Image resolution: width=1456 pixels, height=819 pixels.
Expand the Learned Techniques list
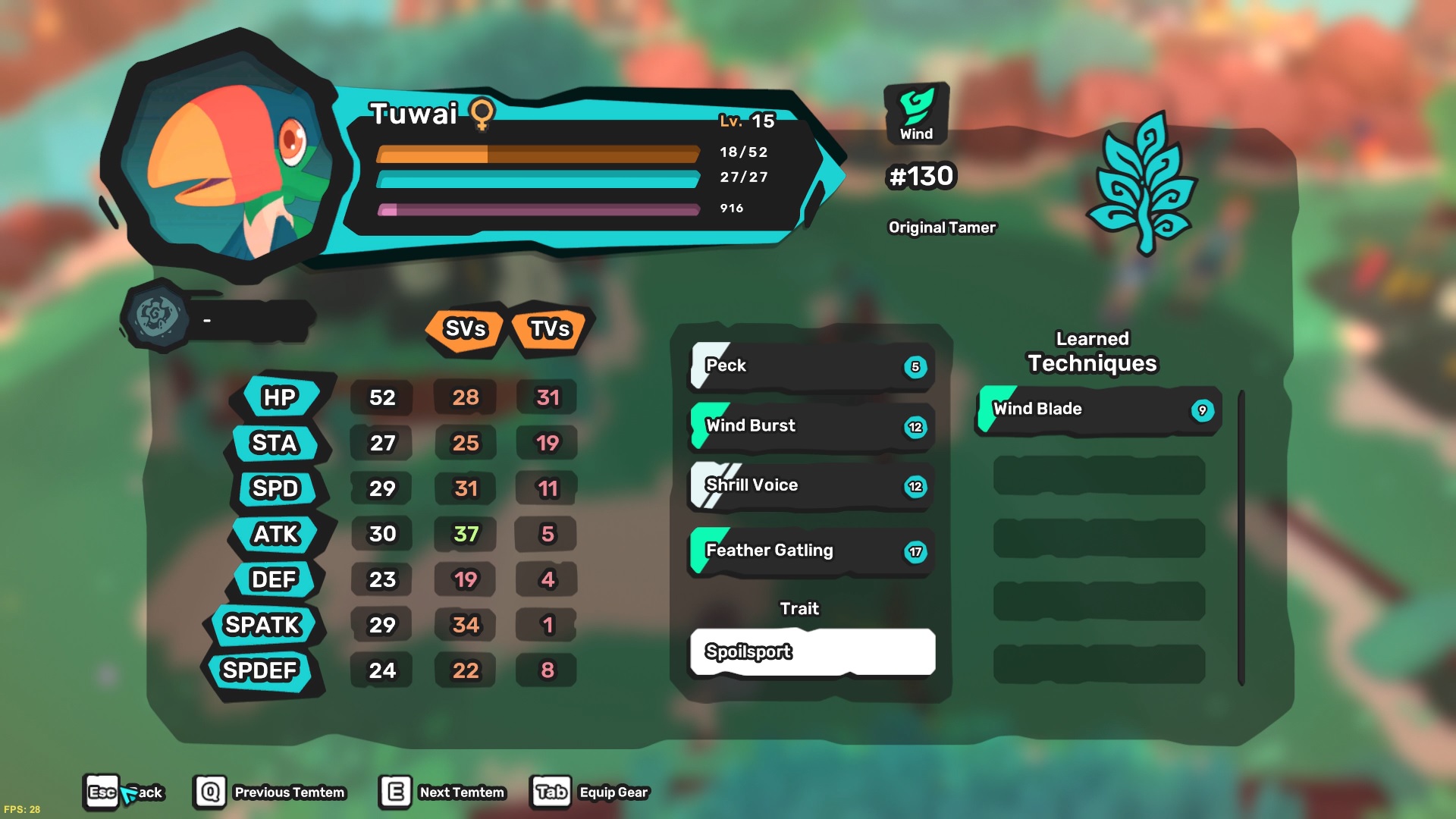(1092, 351)
